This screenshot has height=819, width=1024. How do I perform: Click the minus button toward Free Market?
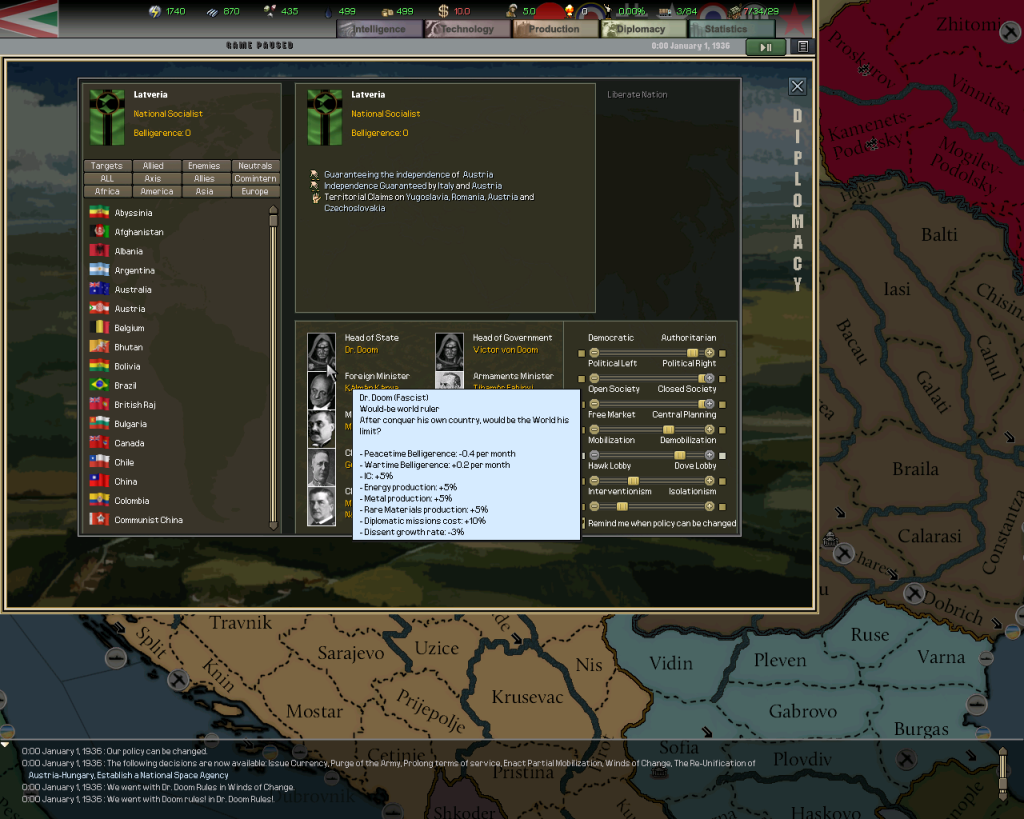(x=594, y=430)
